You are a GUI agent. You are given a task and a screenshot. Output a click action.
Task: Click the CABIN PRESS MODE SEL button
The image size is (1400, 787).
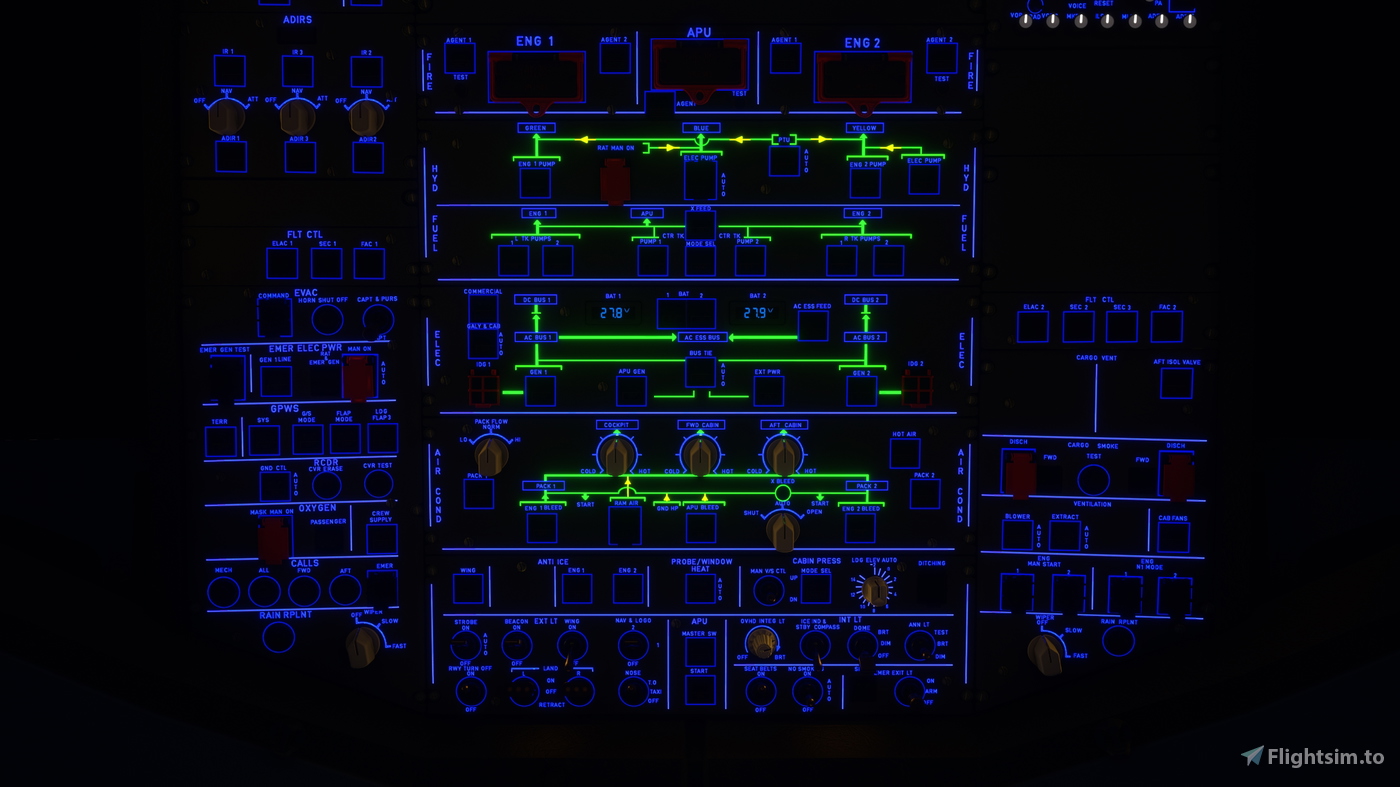tap(815, 589)
